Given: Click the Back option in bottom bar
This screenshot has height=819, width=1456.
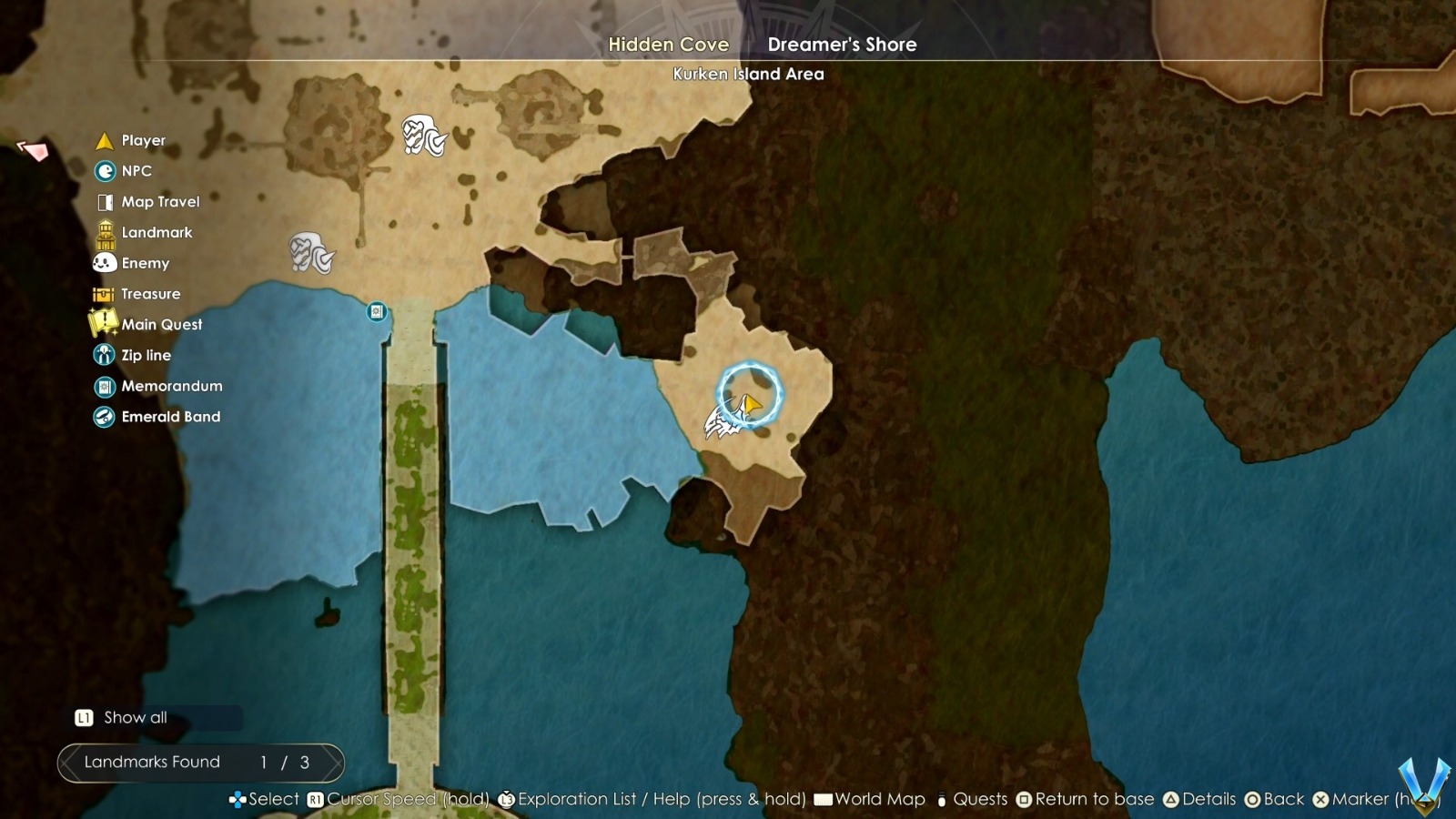Looking at the screenshot, I should click(1283, 799).
